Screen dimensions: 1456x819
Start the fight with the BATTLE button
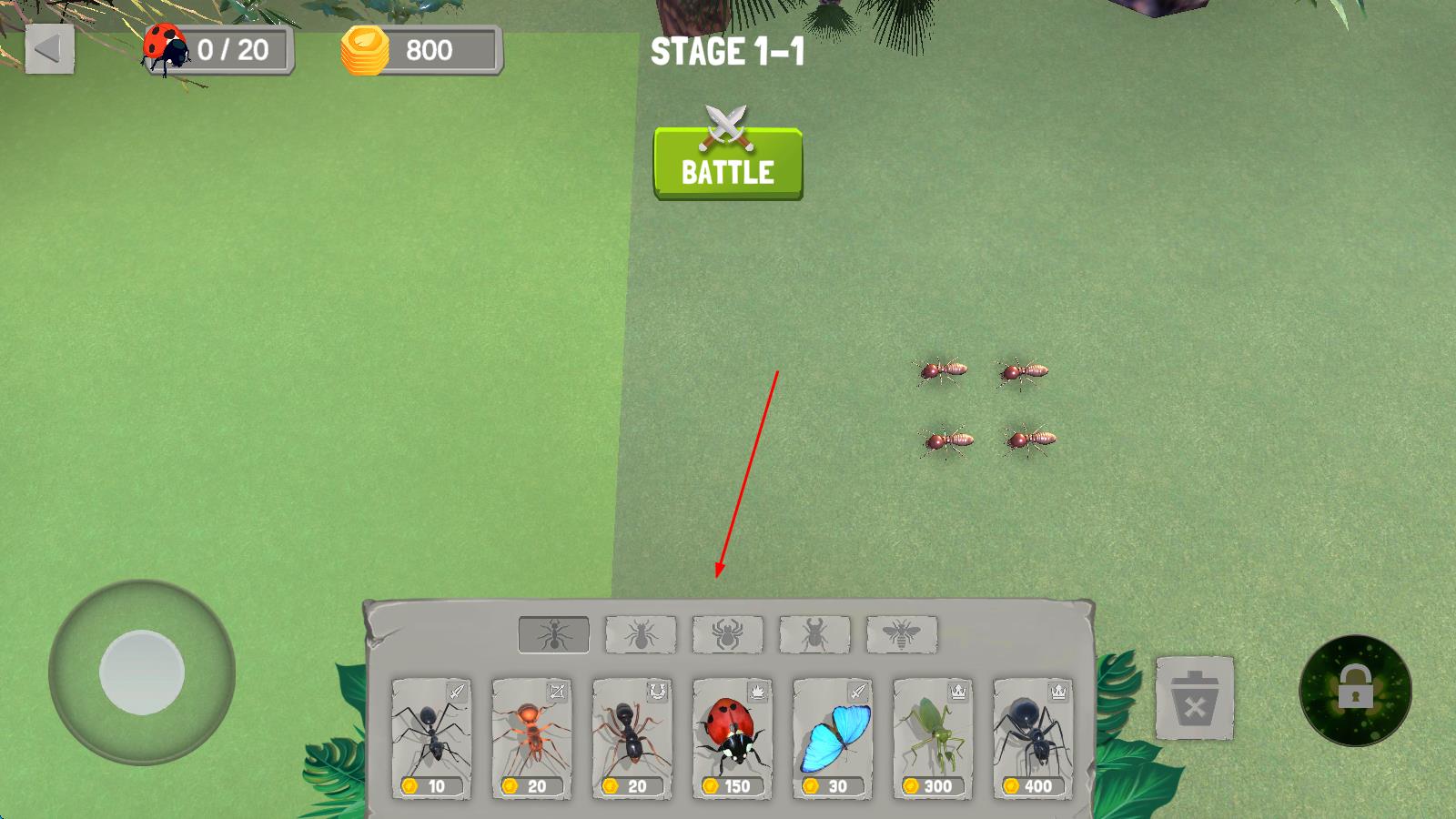[x=728, y=165]
